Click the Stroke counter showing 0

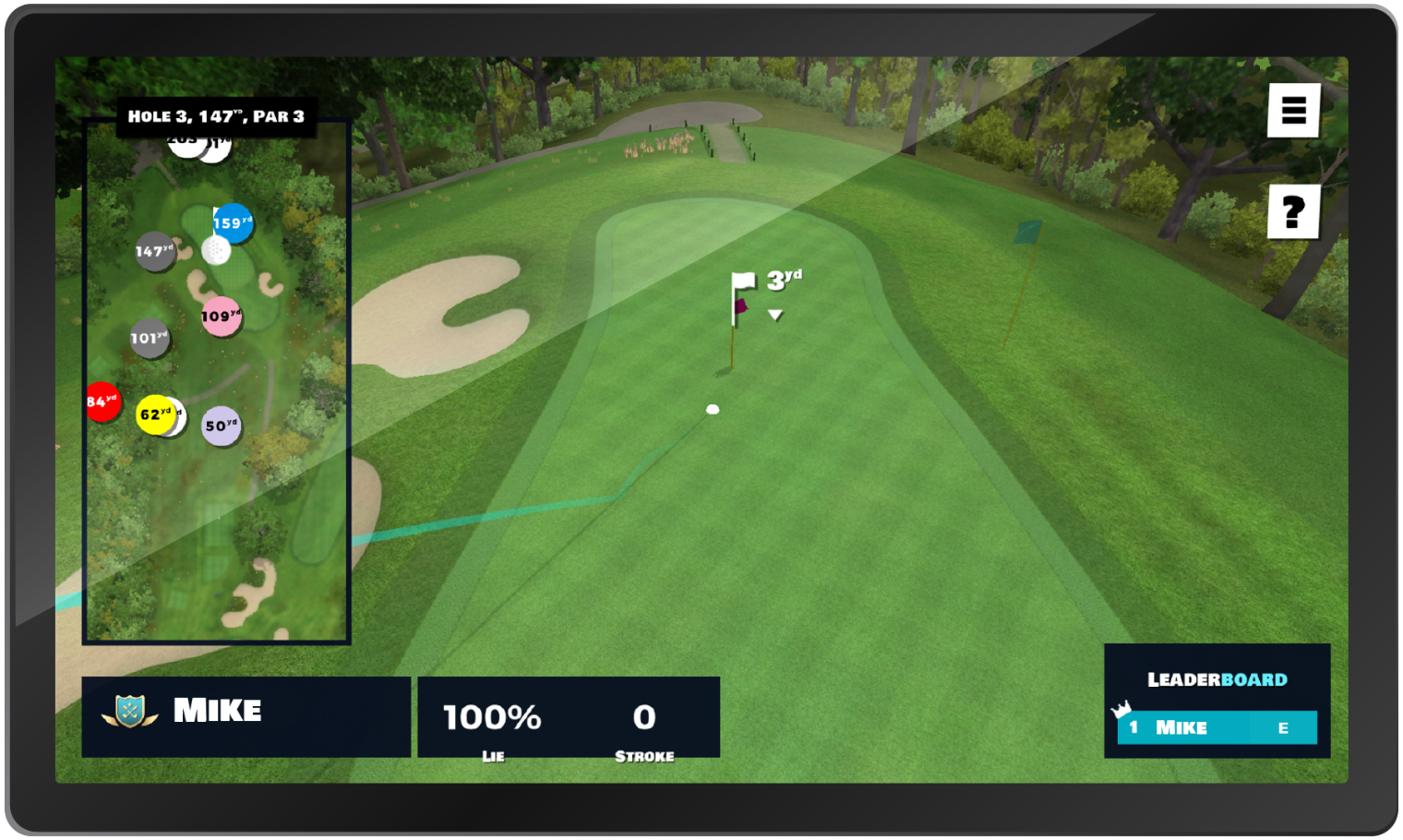point(644,719)
